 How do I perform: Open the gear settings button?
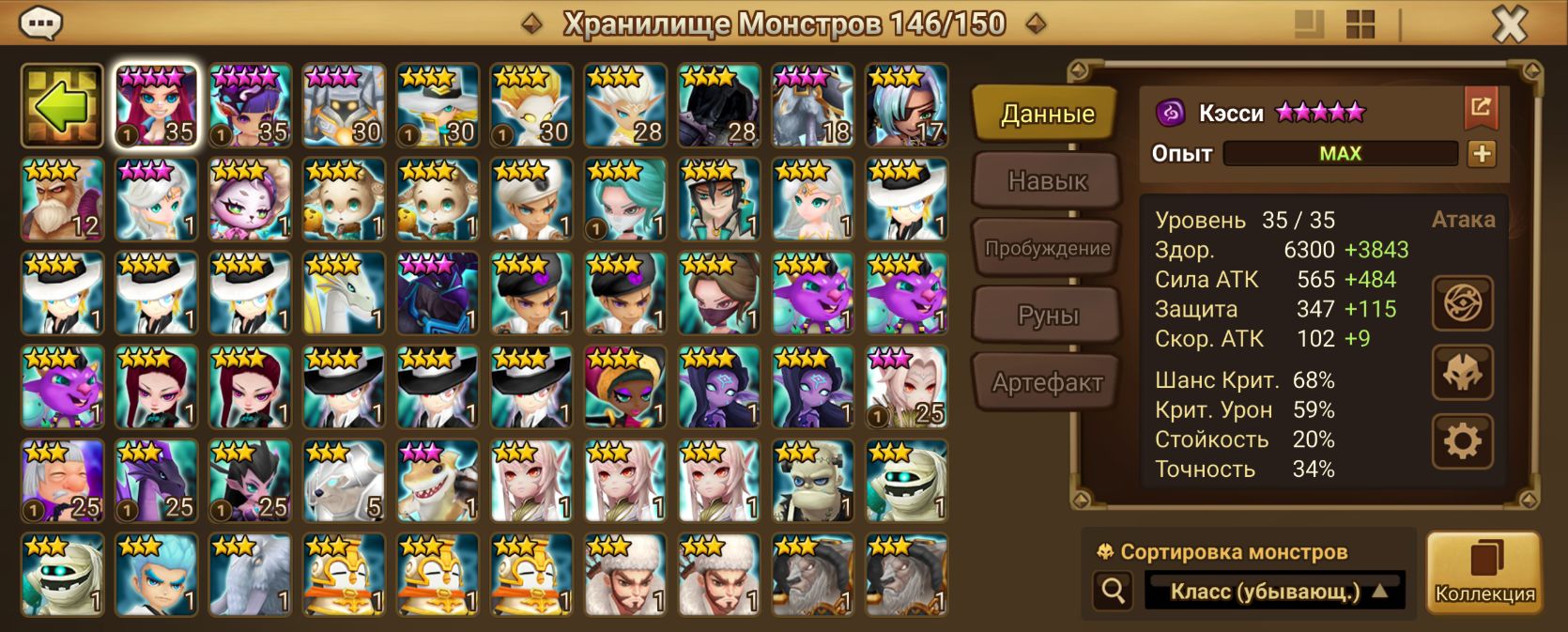[1462, 440]
